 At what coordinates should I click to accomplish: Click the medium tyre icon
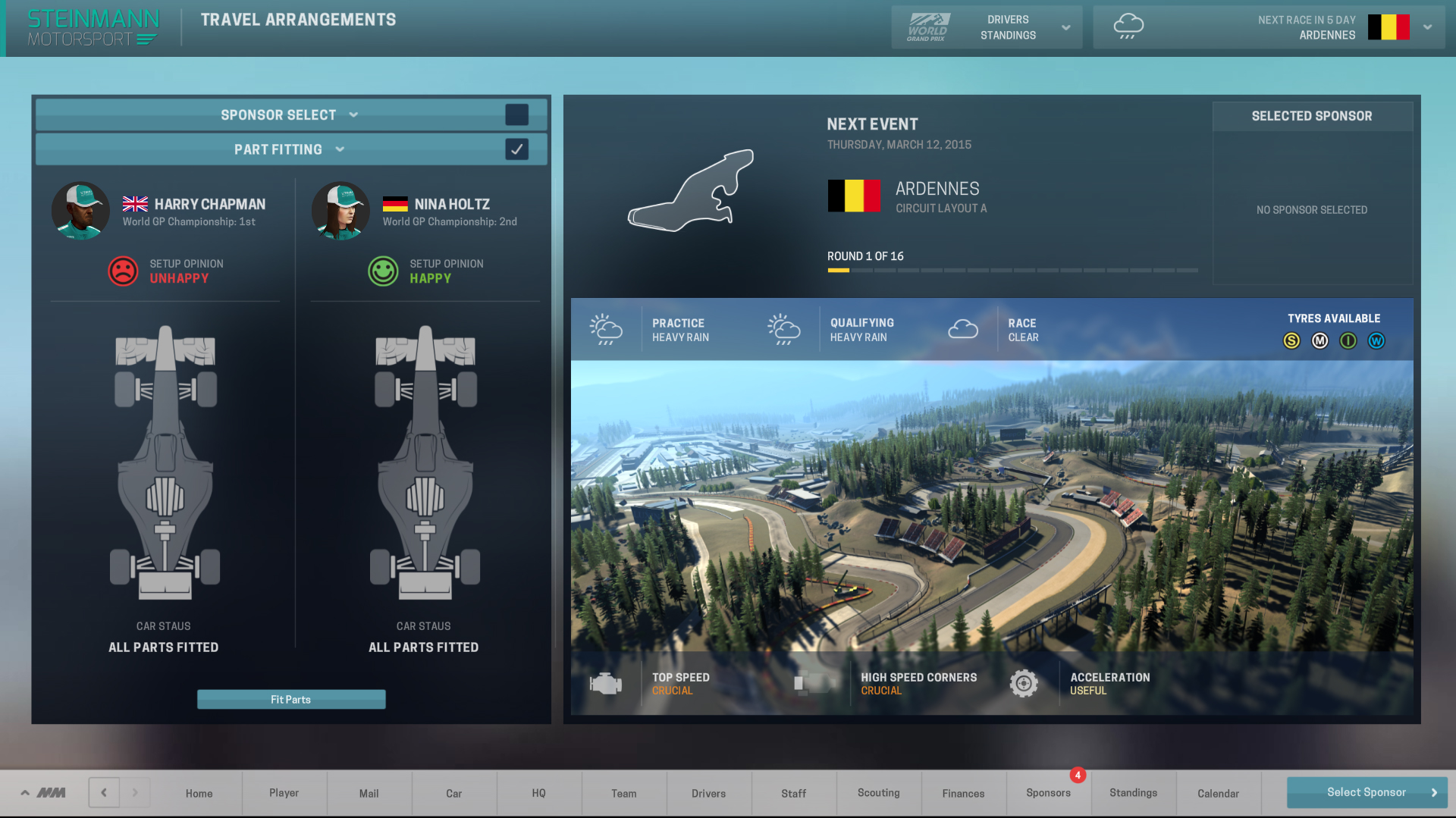(x=1319, y=341)
